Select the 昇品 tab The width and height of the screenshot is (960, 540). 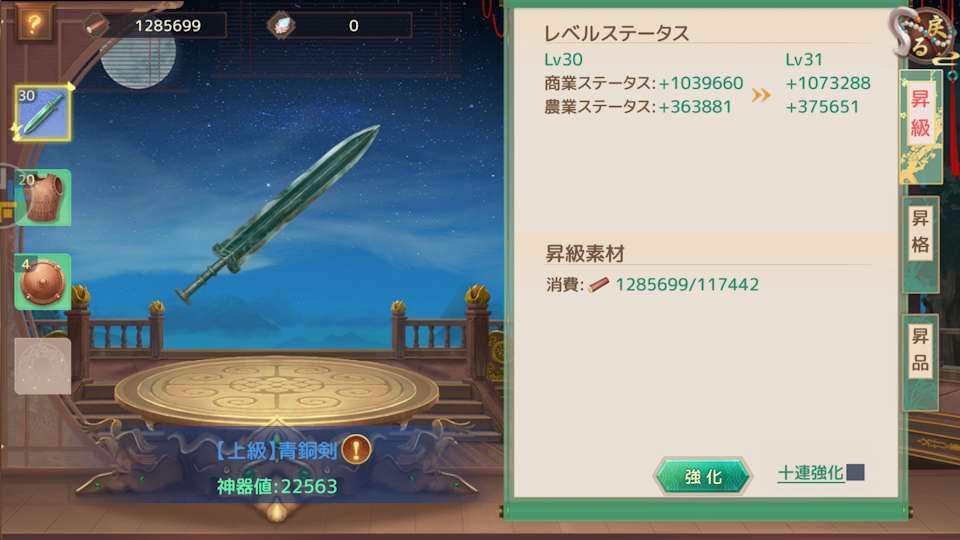[x=920, y=350]
